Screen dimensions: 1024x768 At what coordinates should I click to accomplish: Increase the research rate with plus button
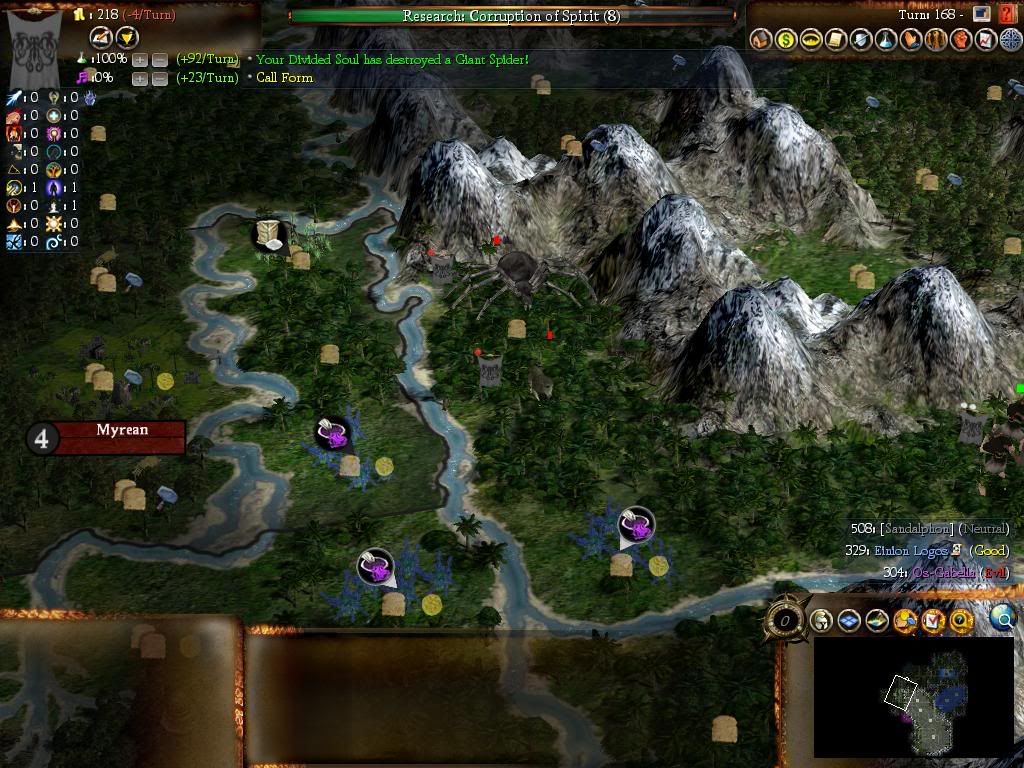pos(139,60)
